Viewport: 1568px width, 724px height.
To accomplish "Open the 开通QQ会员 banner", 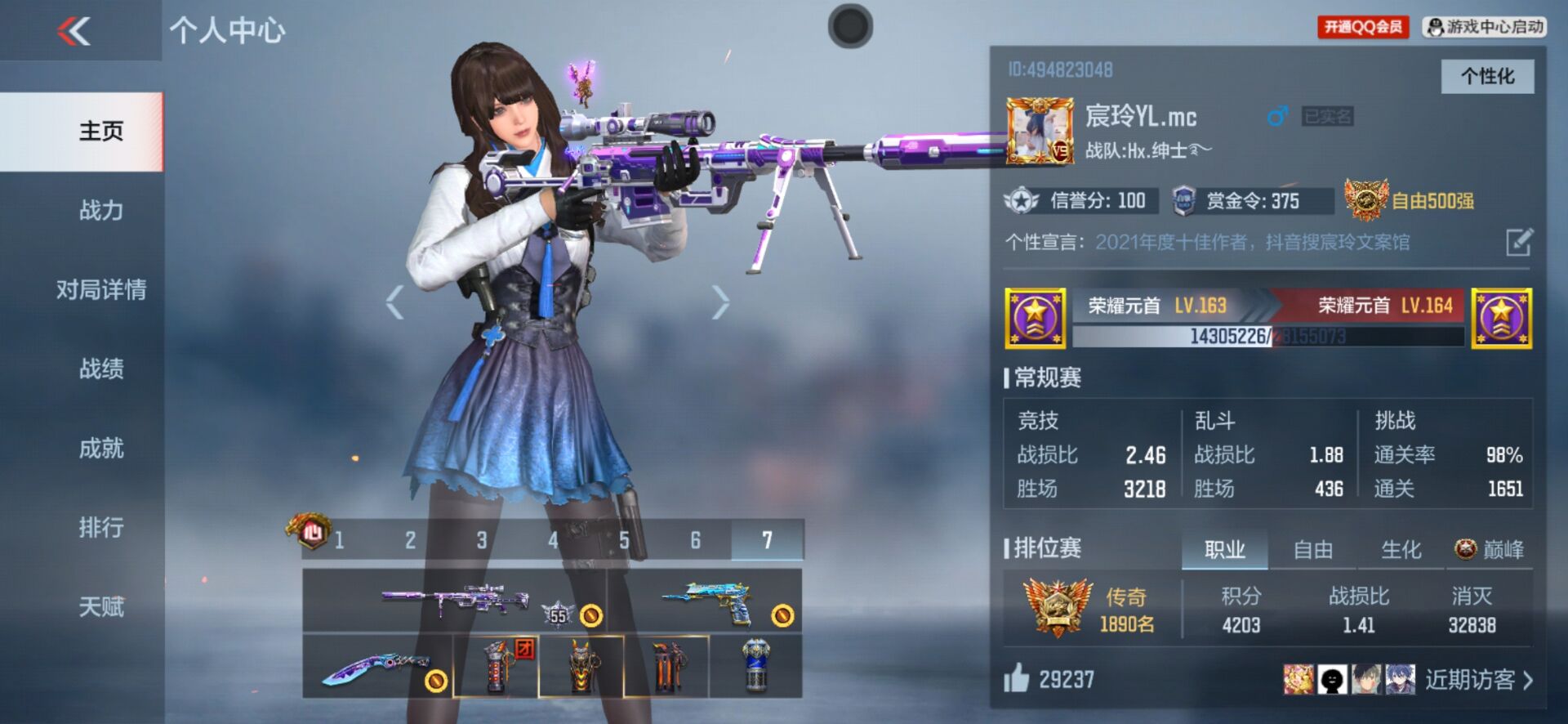I will point(1362,27).
